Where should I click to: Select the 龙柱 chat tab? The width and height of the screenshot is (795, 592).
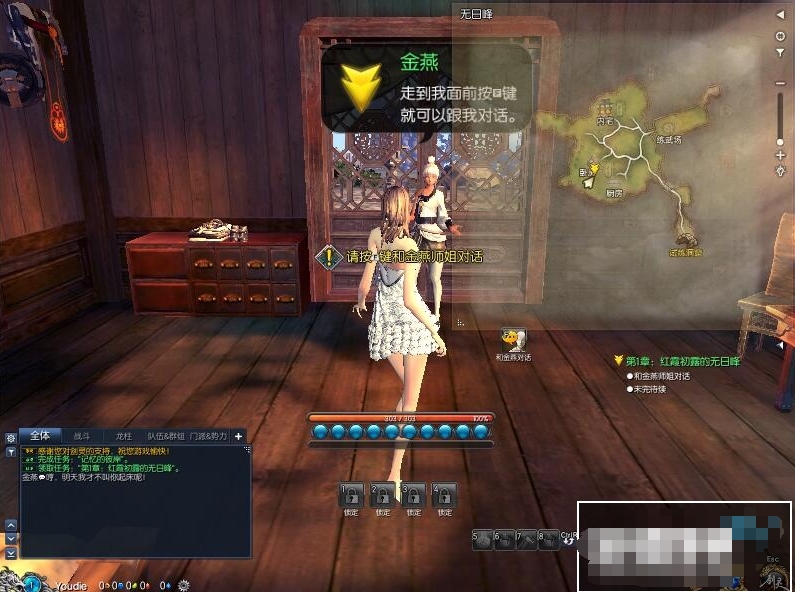pos(124,436)
